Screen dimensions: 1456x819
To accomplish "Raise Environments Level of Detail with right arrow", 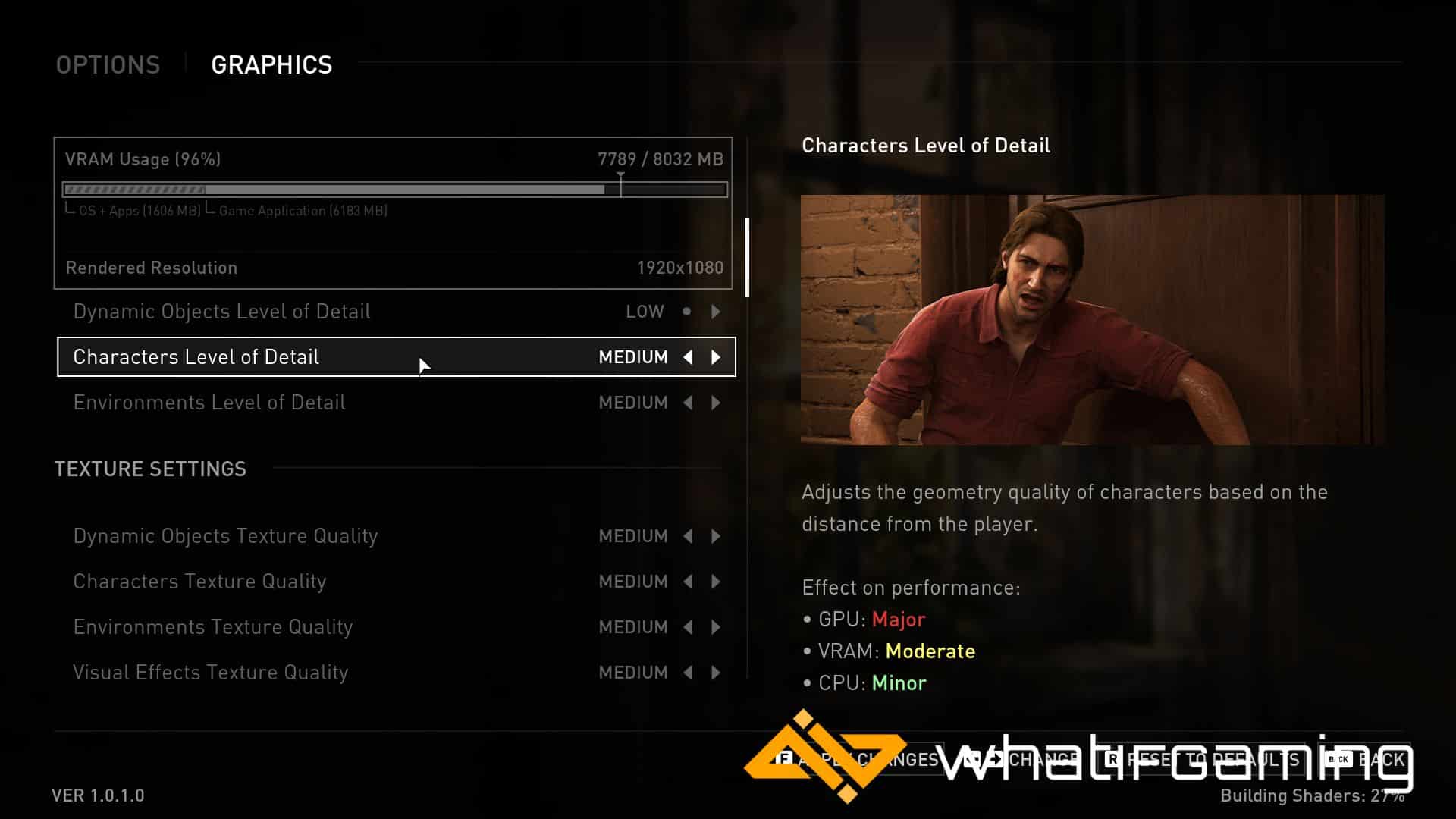I will tap(716, 403).
